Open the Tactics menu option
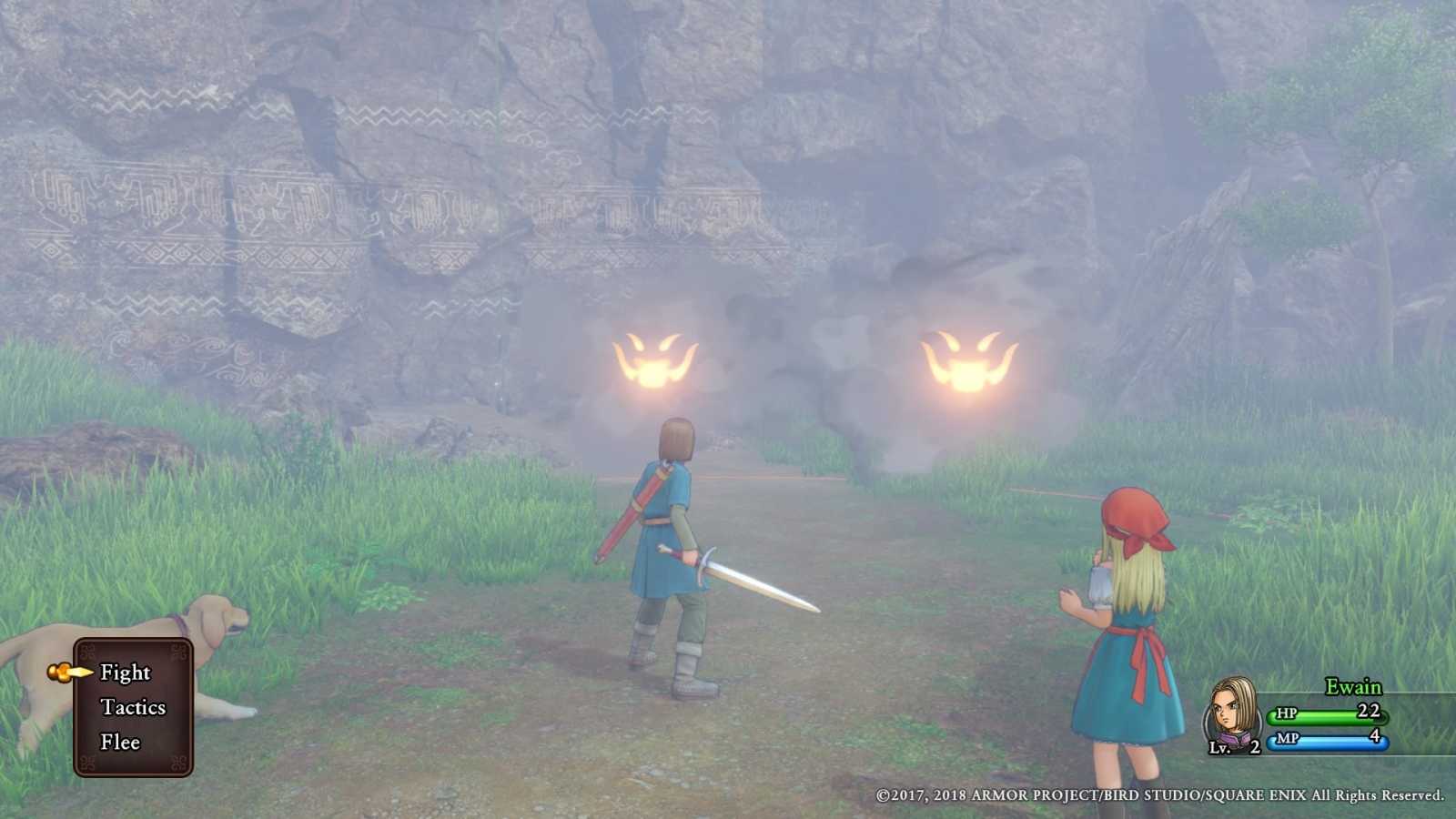This screenshot has height=819, width=1456. pos(133,708)
